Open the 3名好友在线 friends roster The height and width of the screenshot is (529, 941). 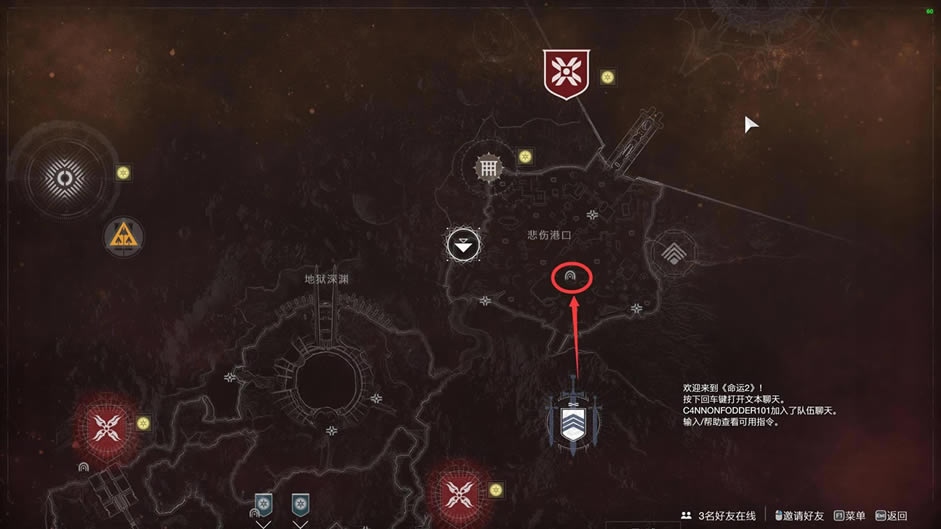[x=720, y=516]
